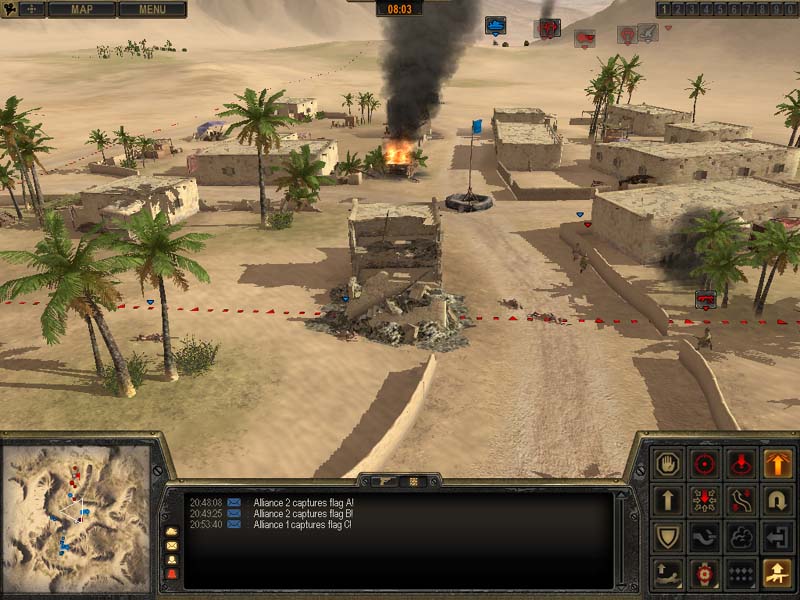Select control group number 1

pyautogui.click(x=663, y=9)
